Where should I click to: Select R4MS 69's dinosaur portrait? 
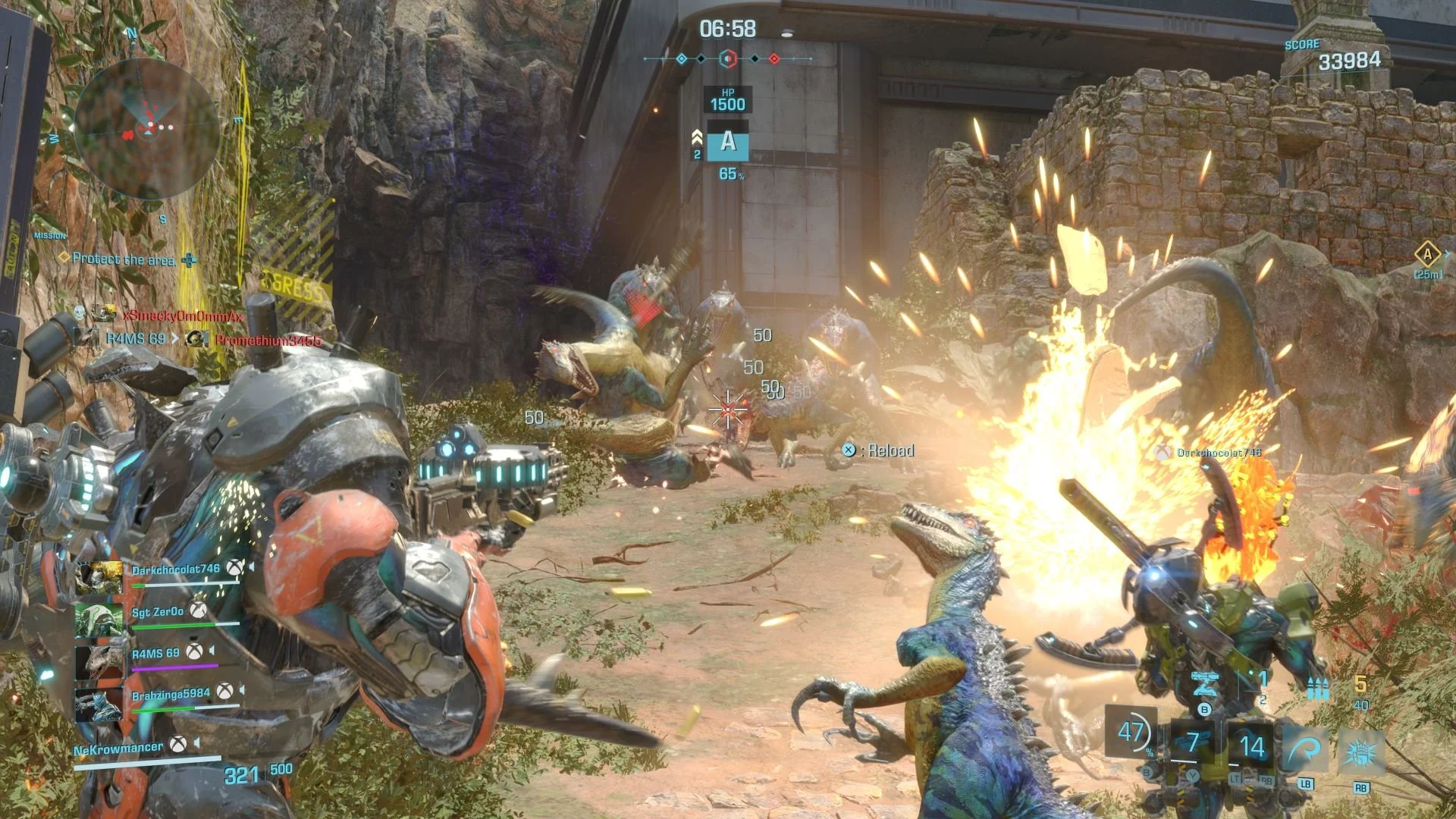tap(99, 661)
